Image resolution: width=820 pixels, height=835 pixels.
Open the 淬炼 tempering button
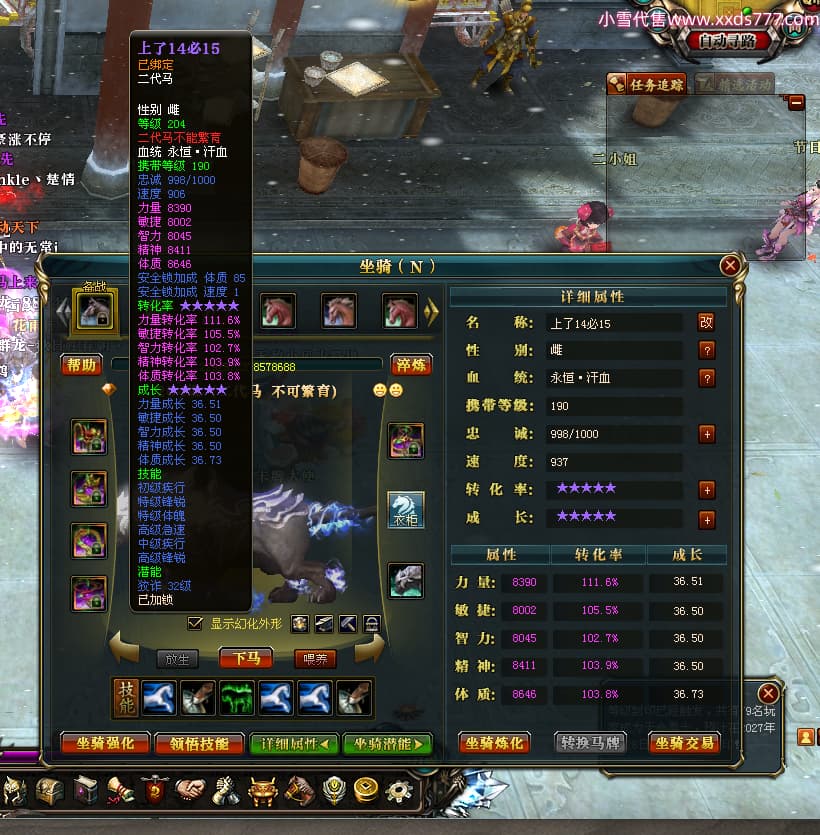[x=411, y=365]
